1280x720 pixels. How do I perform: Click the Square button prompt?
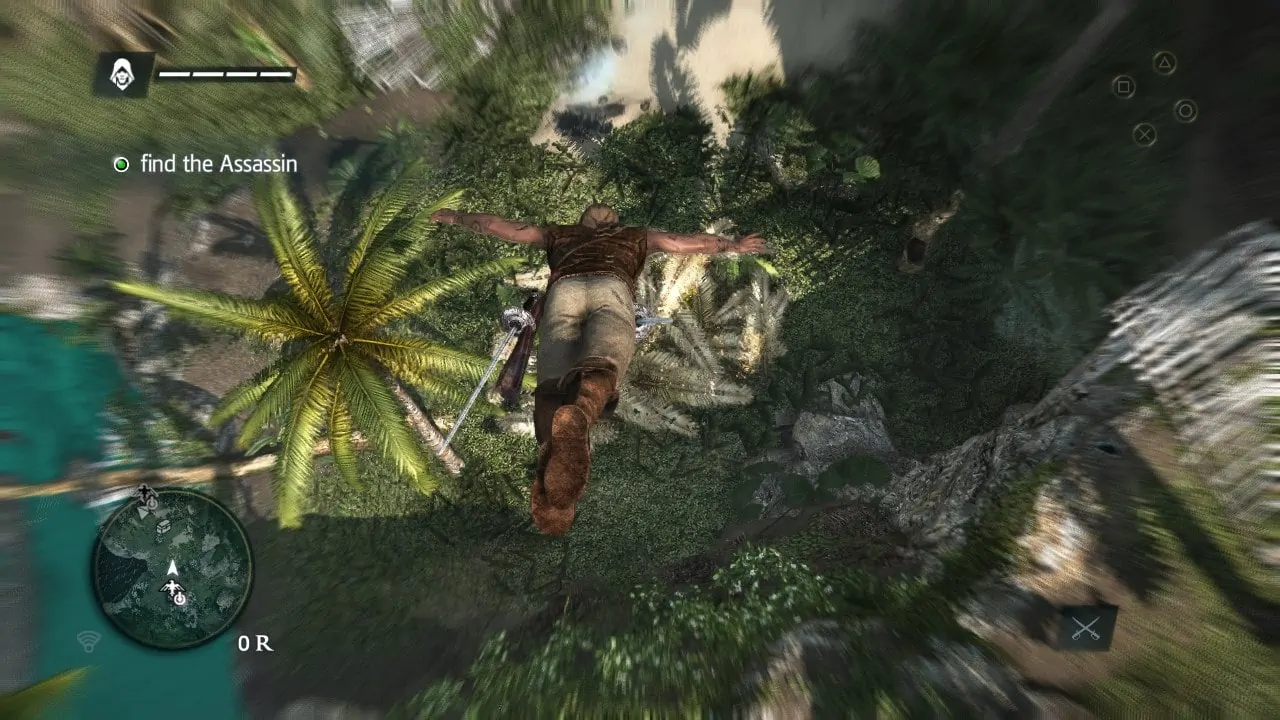(1125, 86)
